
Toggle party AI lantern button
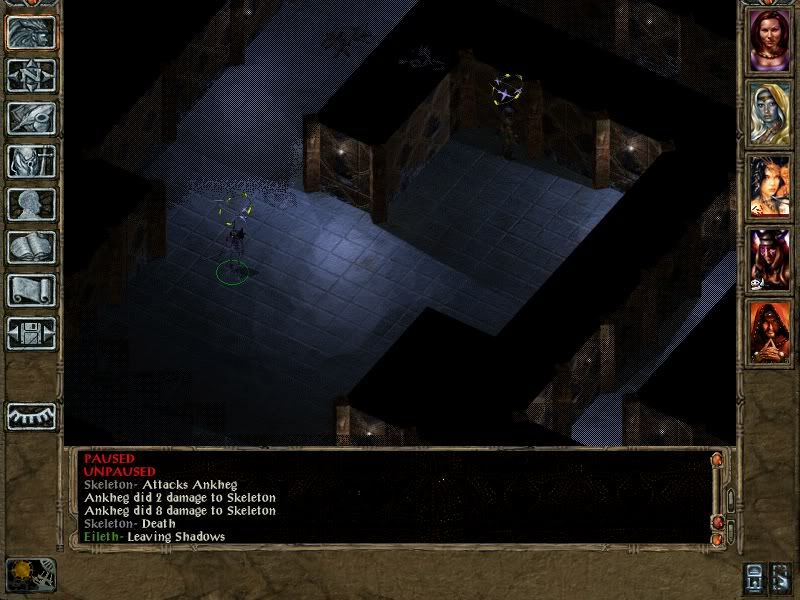pyautogui.click(x=756, y=579)
